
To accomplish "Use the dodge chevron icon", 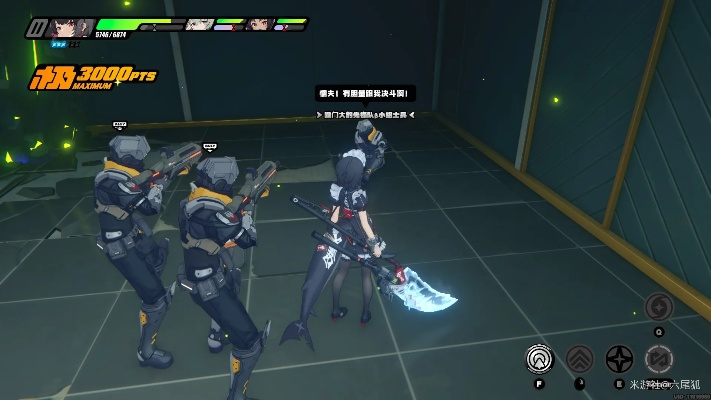I will (x=579, y=358).
